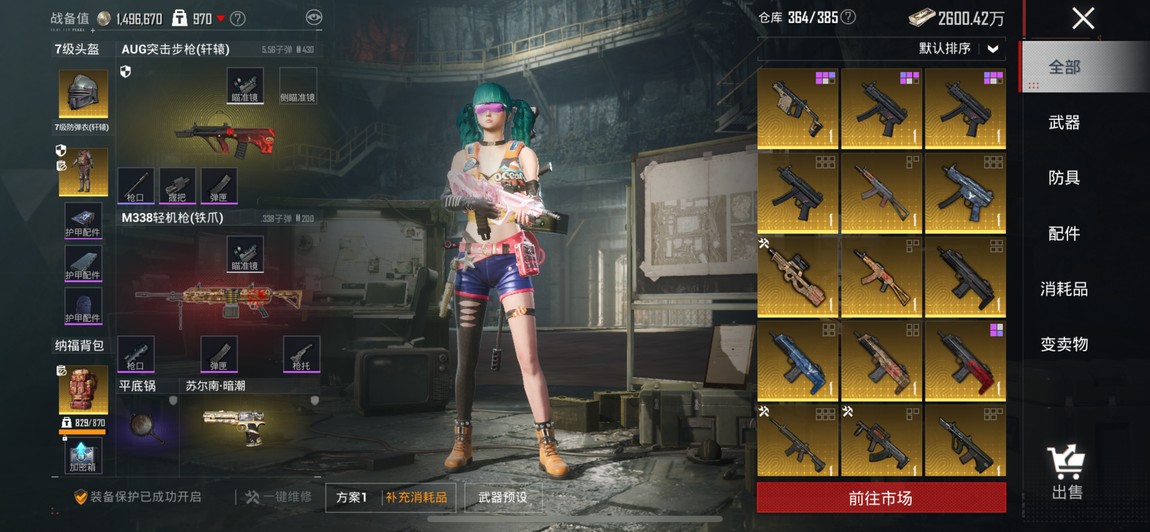Show the 变卖物 sellable items tab

[1064, 344]
